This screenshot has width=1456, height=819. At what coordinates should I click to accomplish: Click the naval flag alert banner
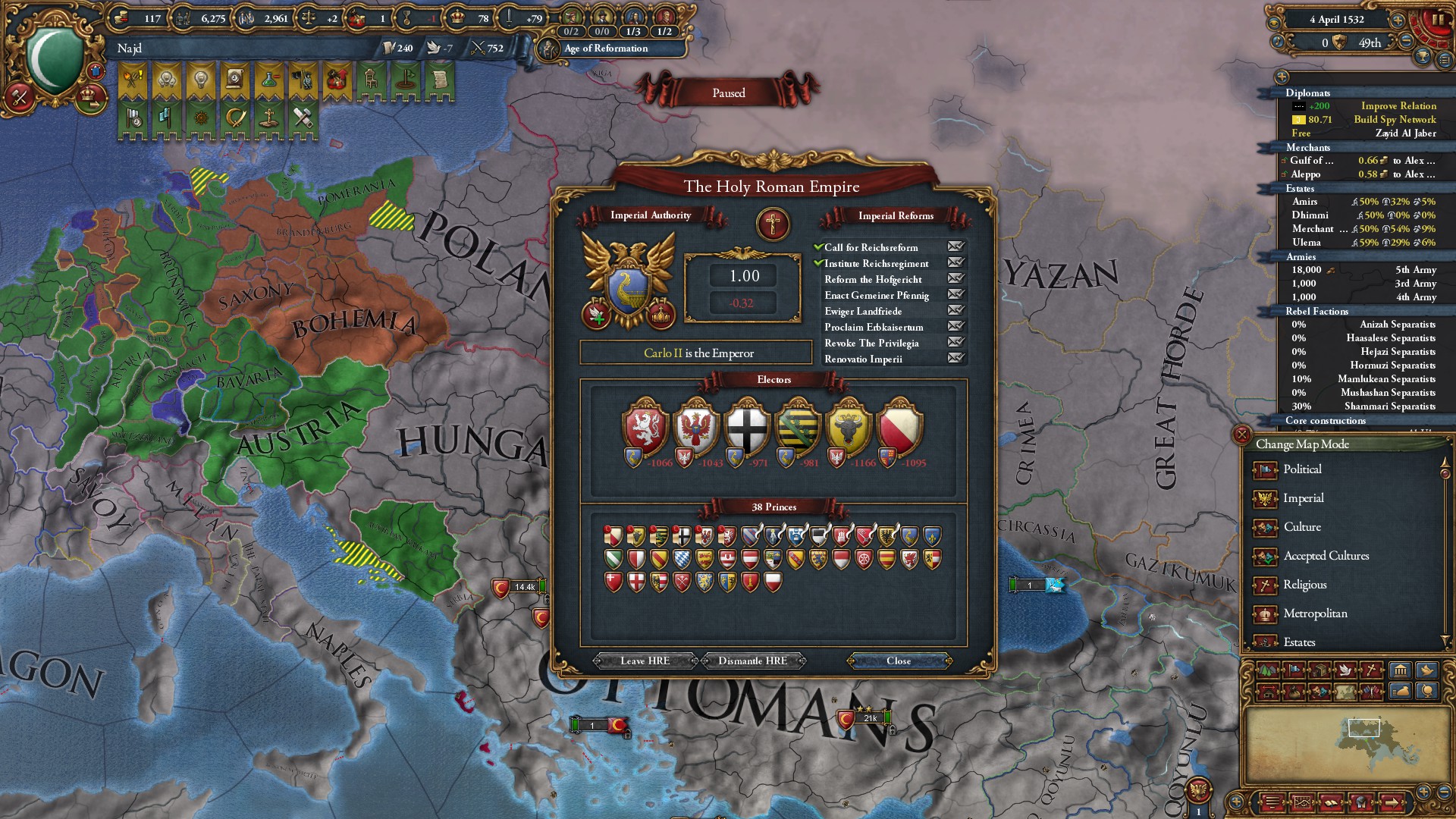166,115
